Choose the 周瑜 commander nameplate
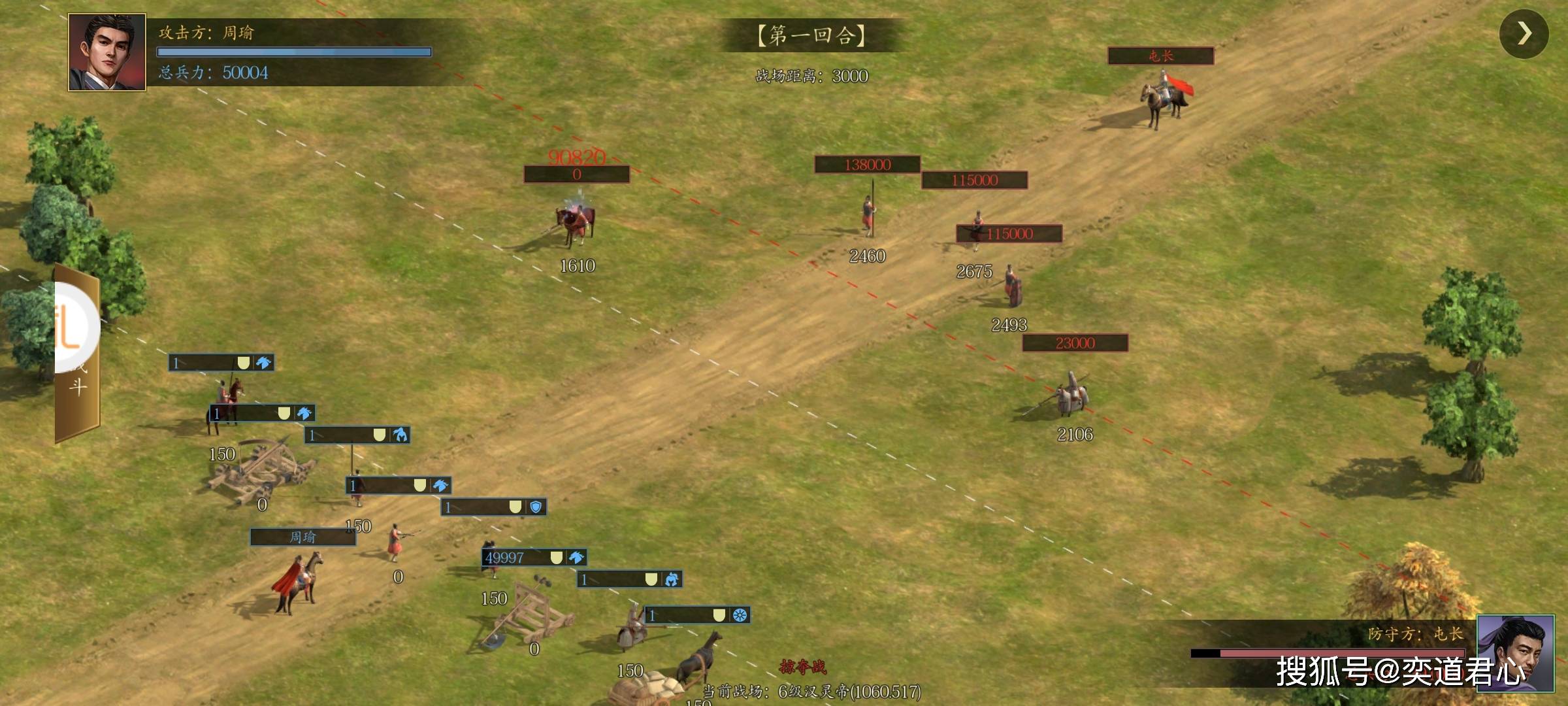Viewport: 1568px width, 706px height. [302, 537]
